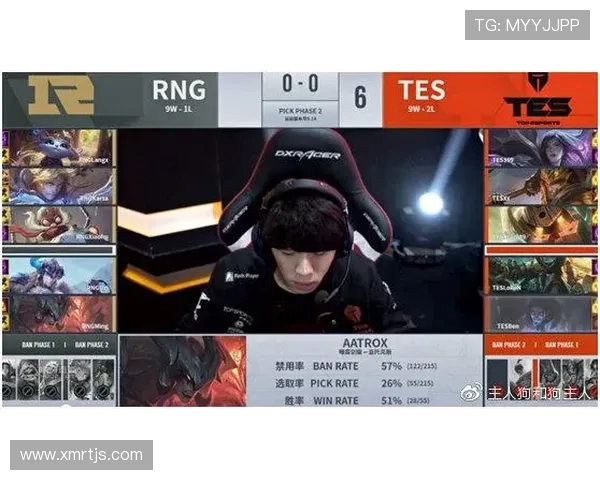This screenshot has width=600, height=480.
Task: Click the RNG team logo
Action: pos(60,98)
